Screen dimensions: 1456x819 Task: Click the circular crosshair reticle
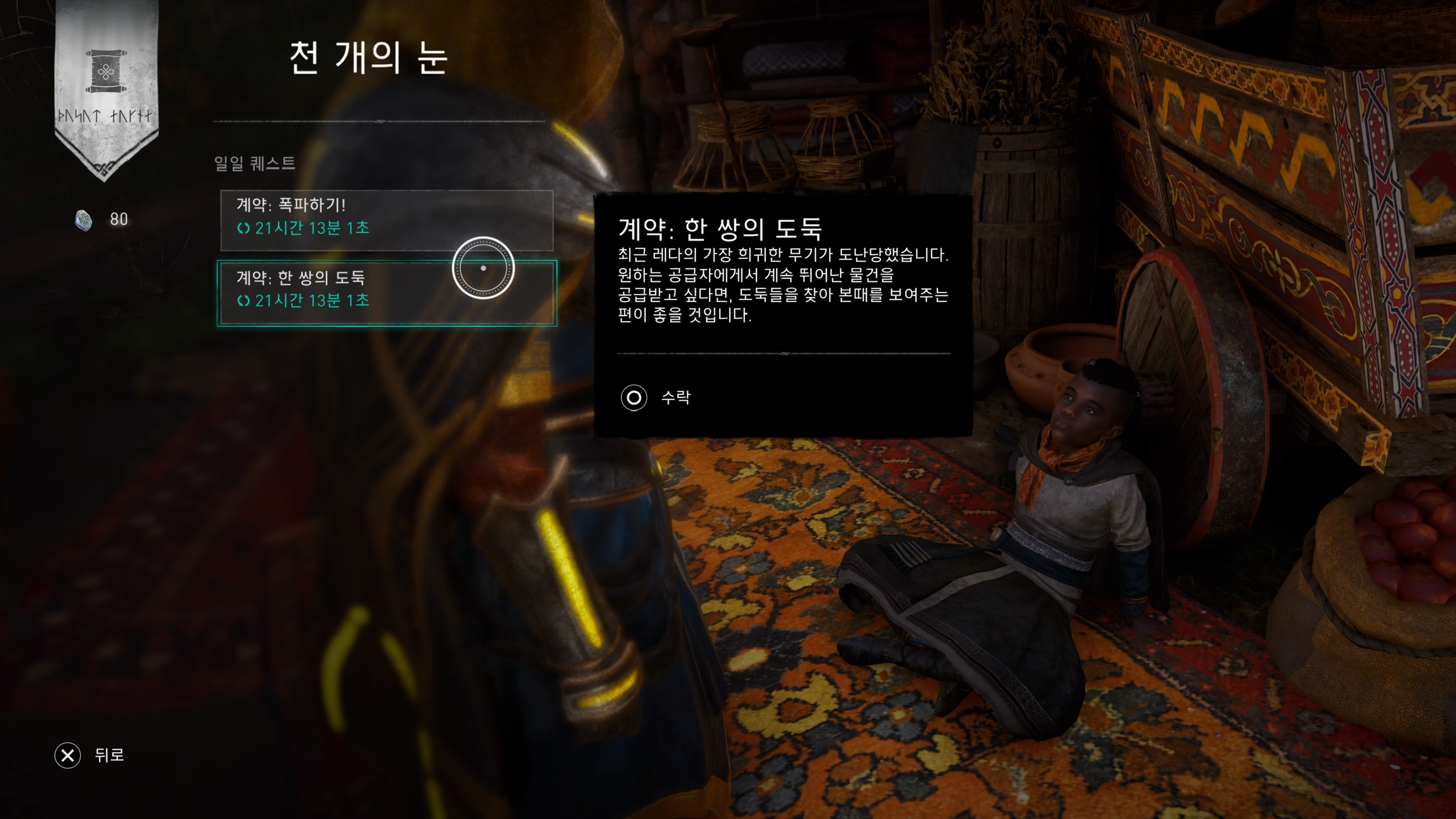click(x=483, y=269)
